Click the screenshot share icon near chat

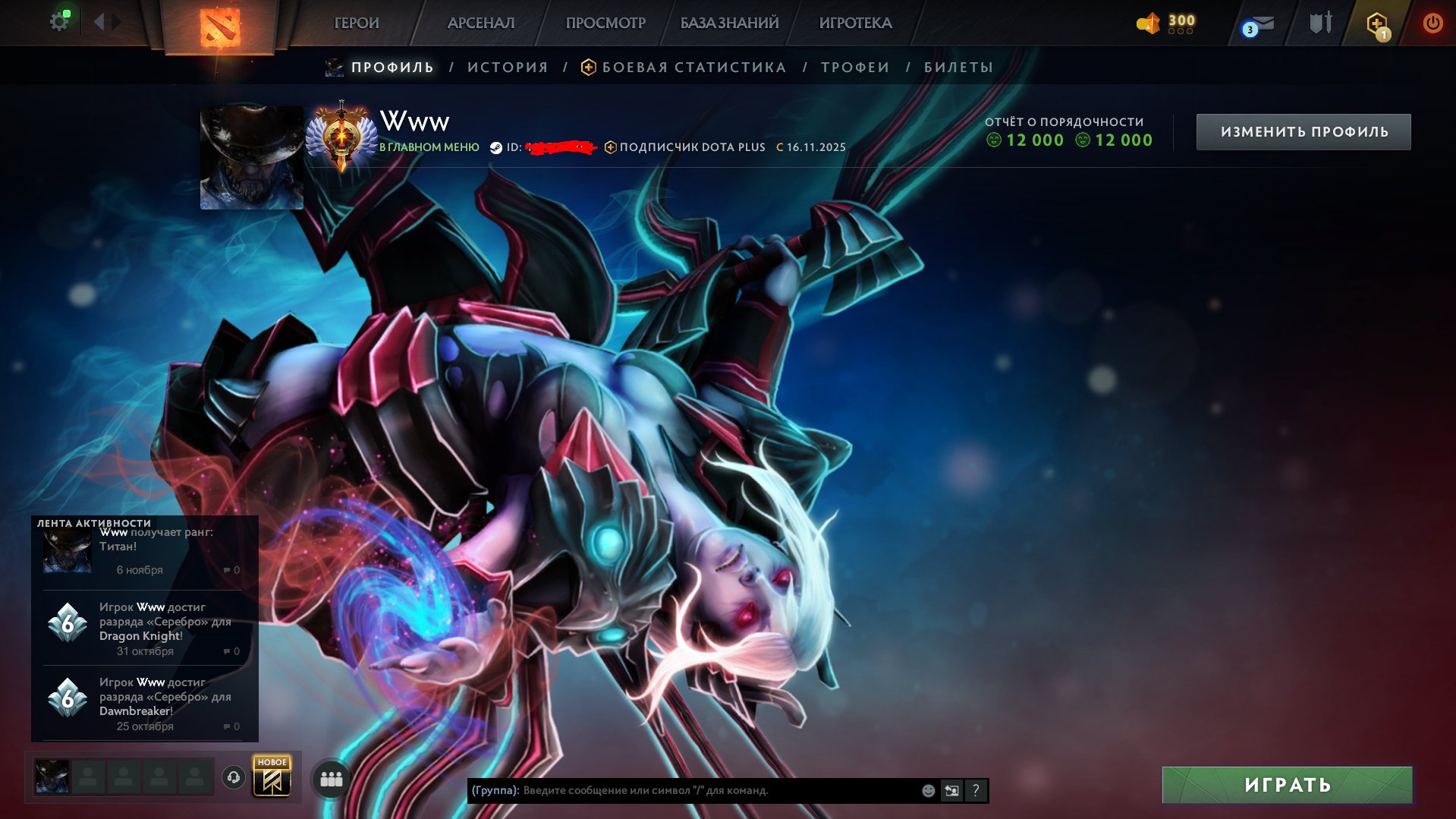point(951,790)
